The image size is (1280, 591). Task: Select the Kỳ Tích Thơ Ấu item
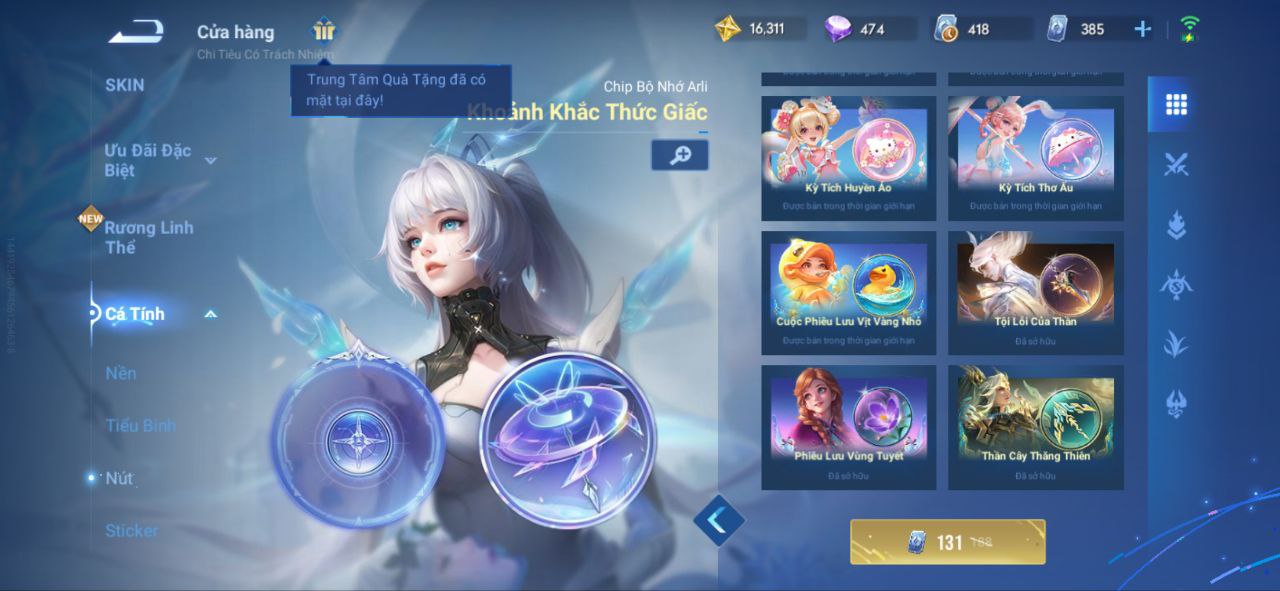(1035, 157)
